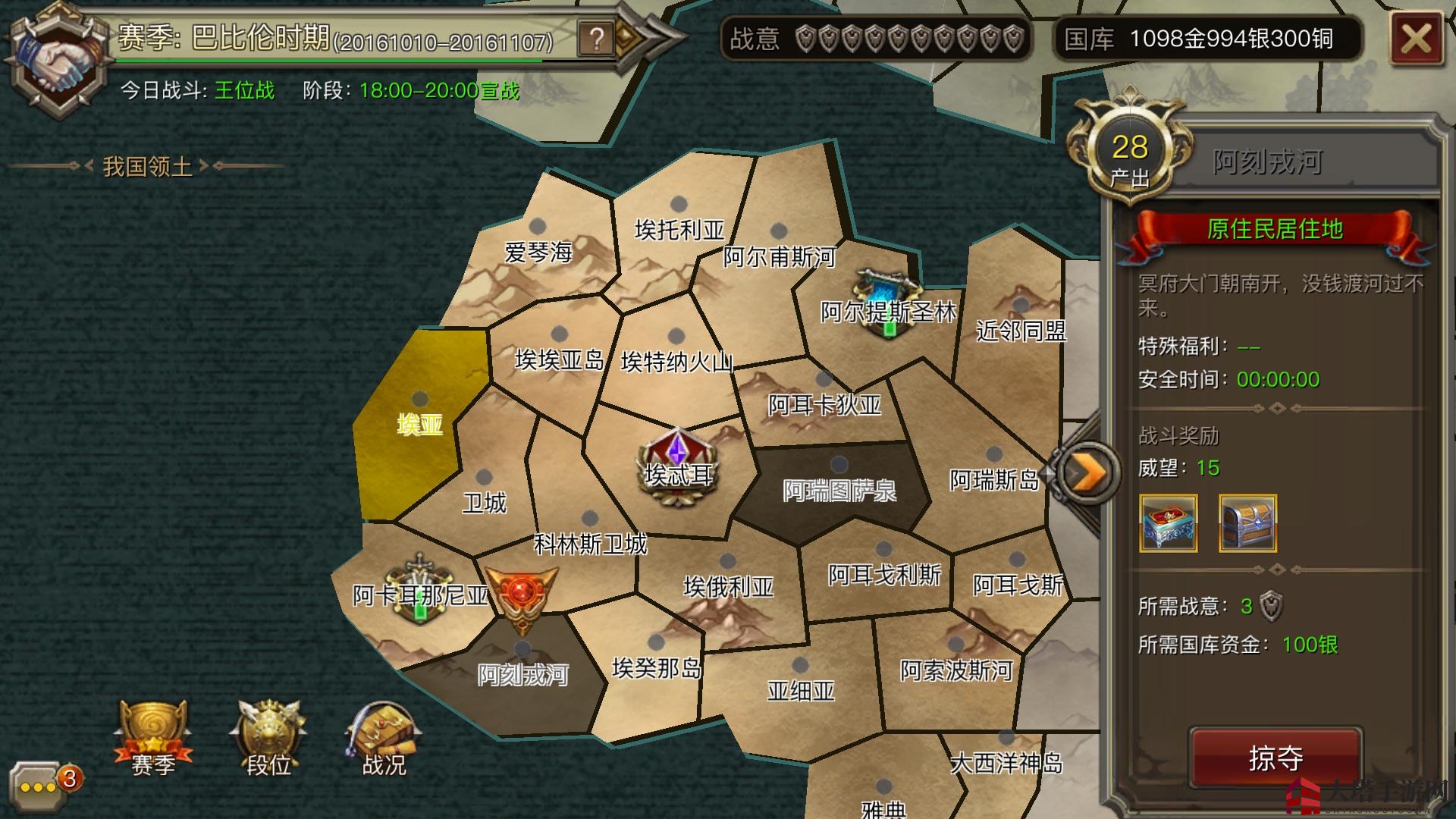This screenshot has height=819, width=1456.
Task: Inspect the wooden treasure chest reward
Action: click(x=1247, y=522)
